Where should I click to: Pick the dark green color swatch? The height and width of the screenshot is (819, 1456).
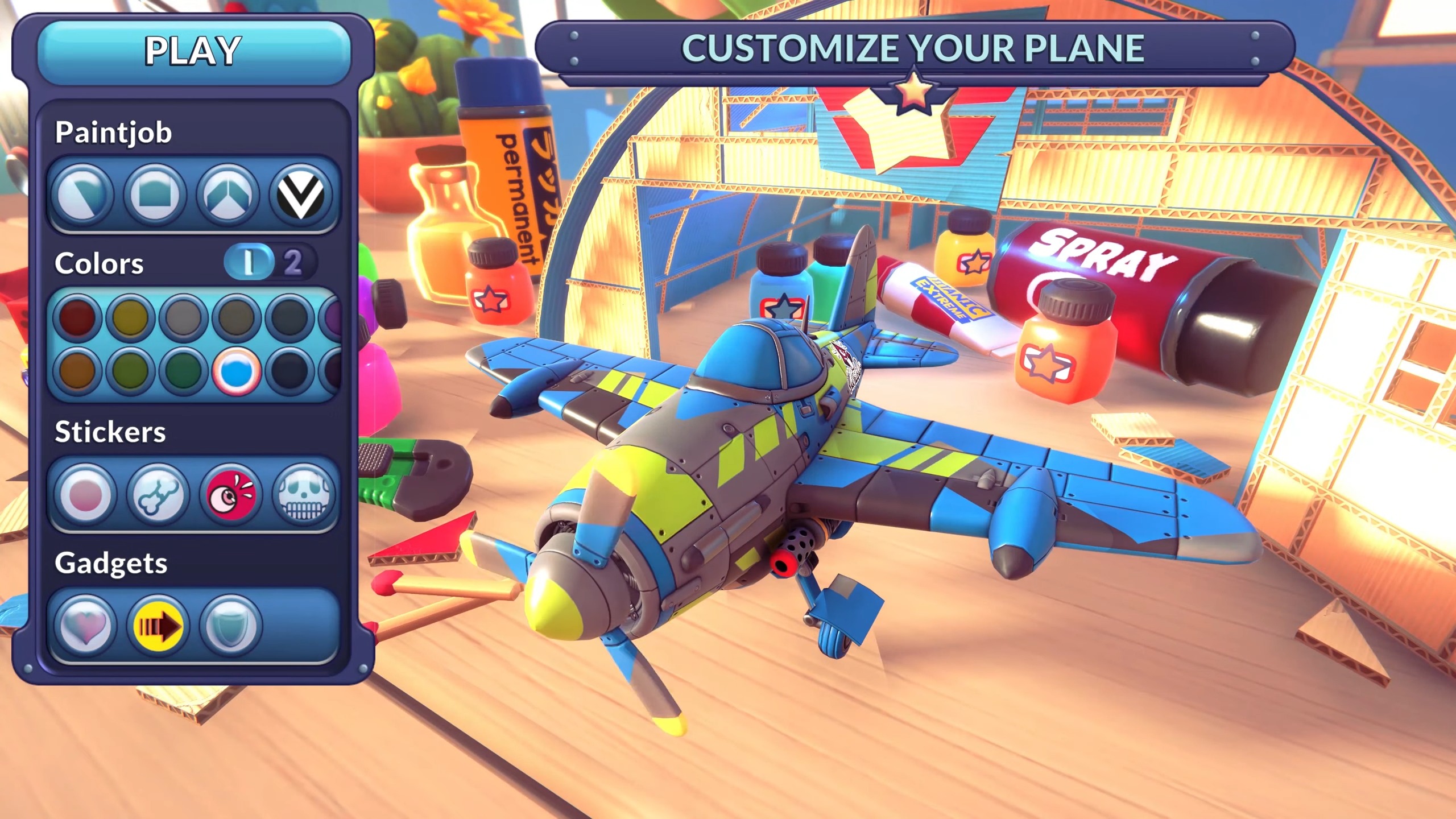coord(183,371)
